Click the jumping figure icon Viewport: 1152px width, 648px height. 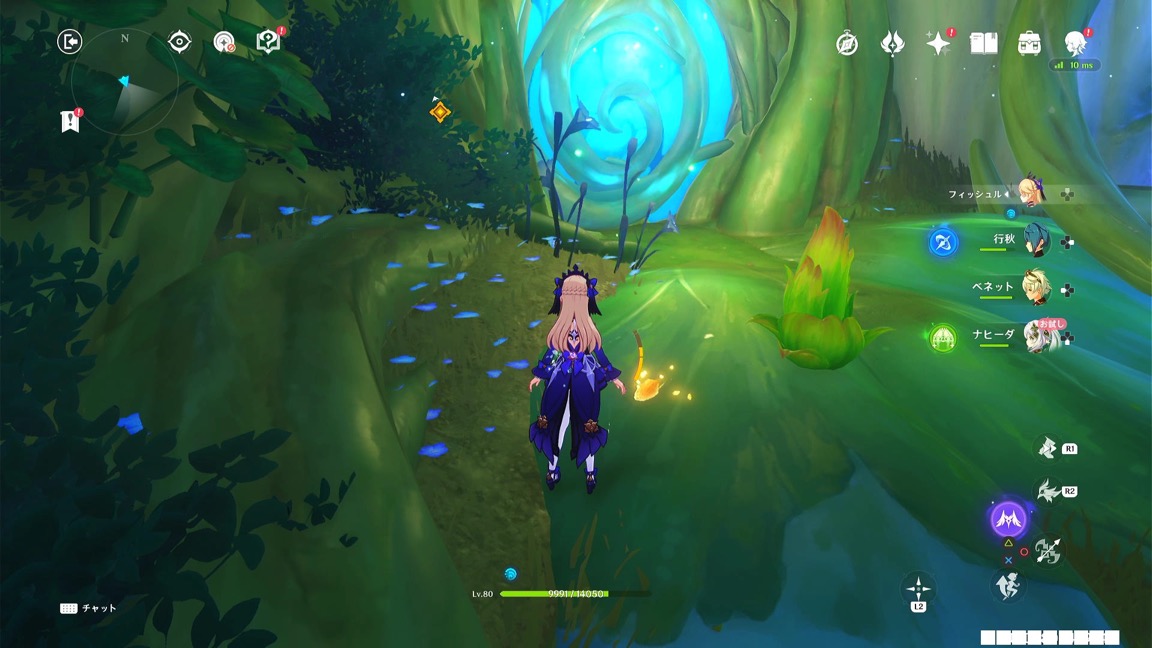click(x=1007, y=585)
